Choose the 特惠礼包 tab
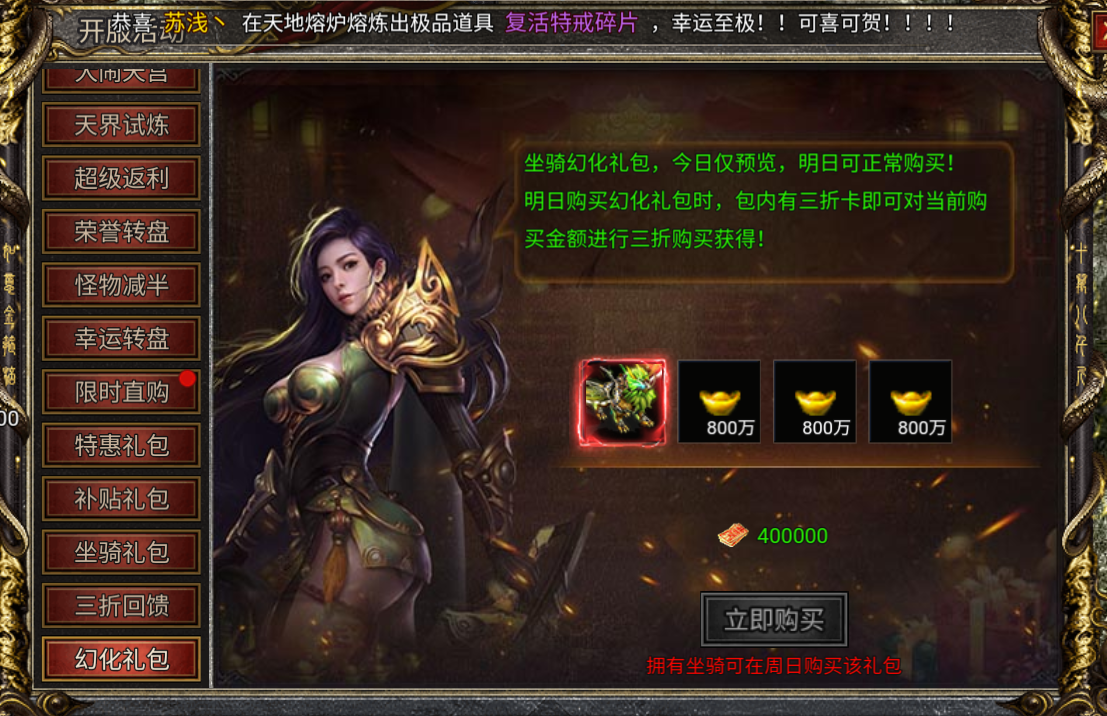 click(x=122, y=445)
